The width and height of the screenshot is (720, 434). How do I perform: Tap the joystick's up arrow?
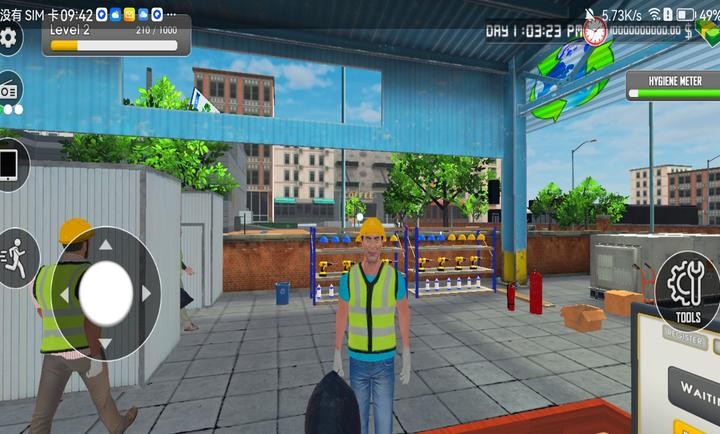[x=105, y=243]
